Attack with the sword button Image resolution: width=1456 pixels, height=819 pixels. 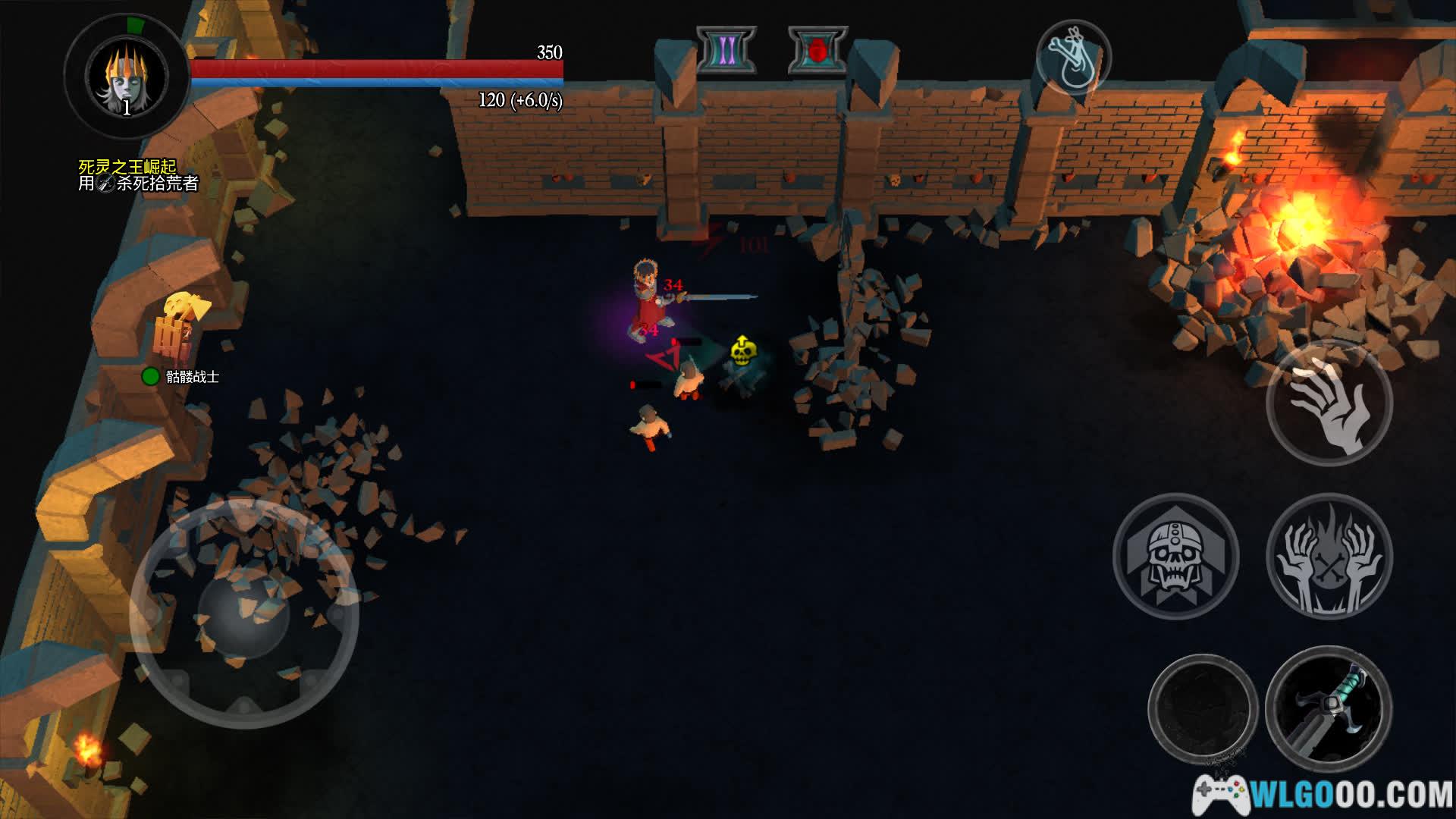[x=1329, y=709]
